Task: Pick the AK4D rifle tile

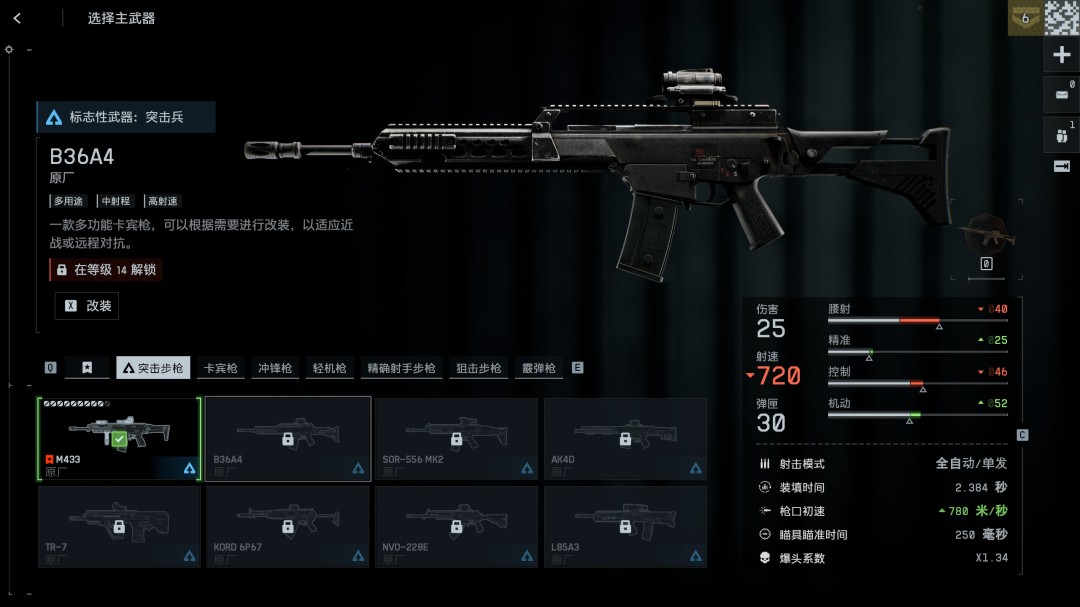Action: pos(625,438)
